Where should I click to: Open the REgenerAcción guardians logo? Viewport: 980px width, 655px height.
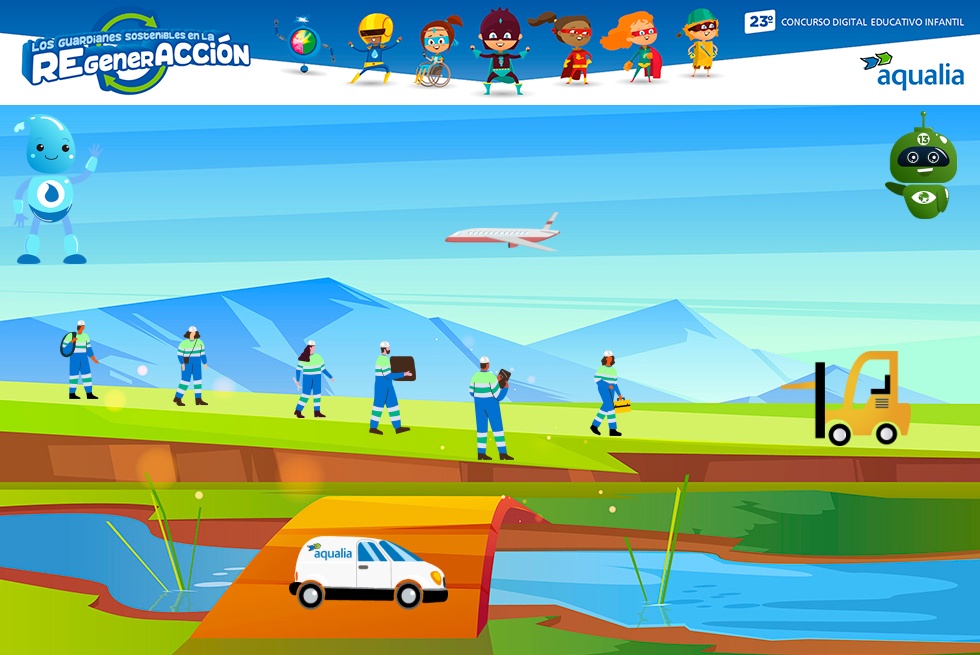point(135,55)
